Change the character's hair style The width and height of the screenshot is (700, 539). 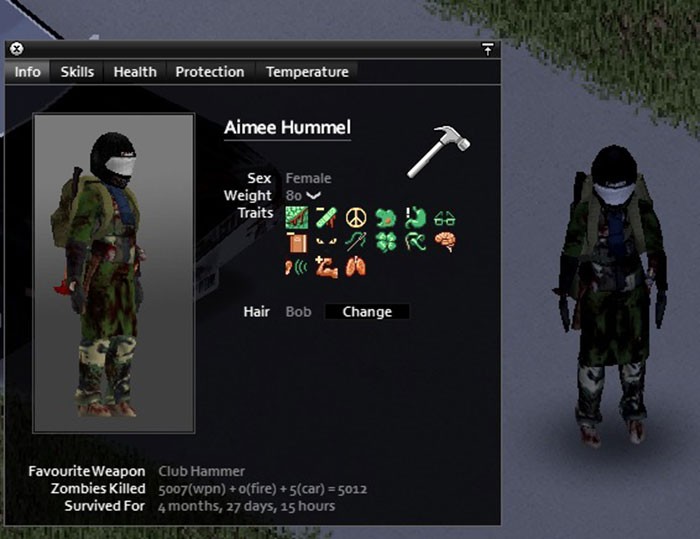click(x=367, y=312)
